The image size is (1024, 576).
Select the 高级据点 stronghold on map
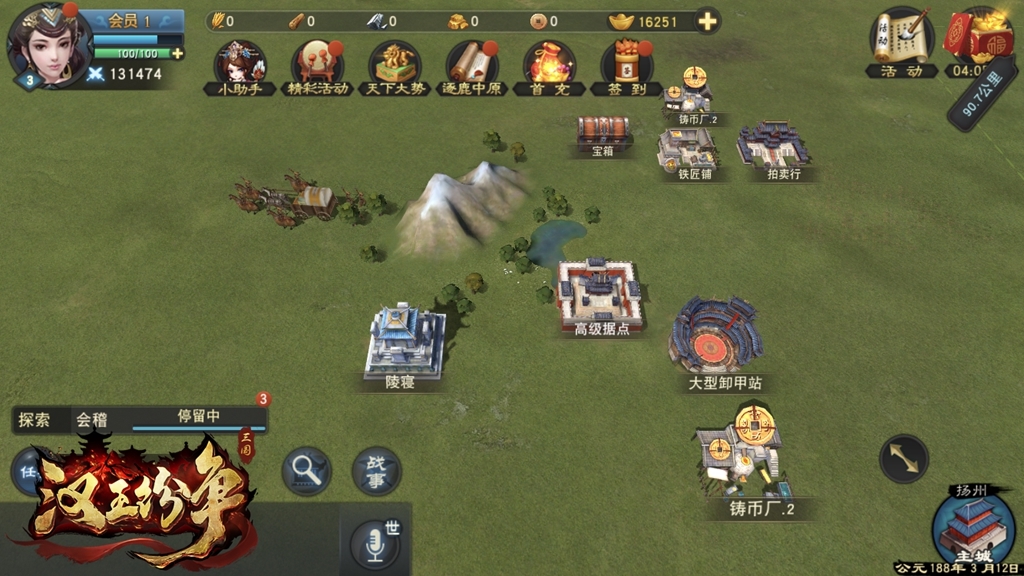[x=600, y=294]
